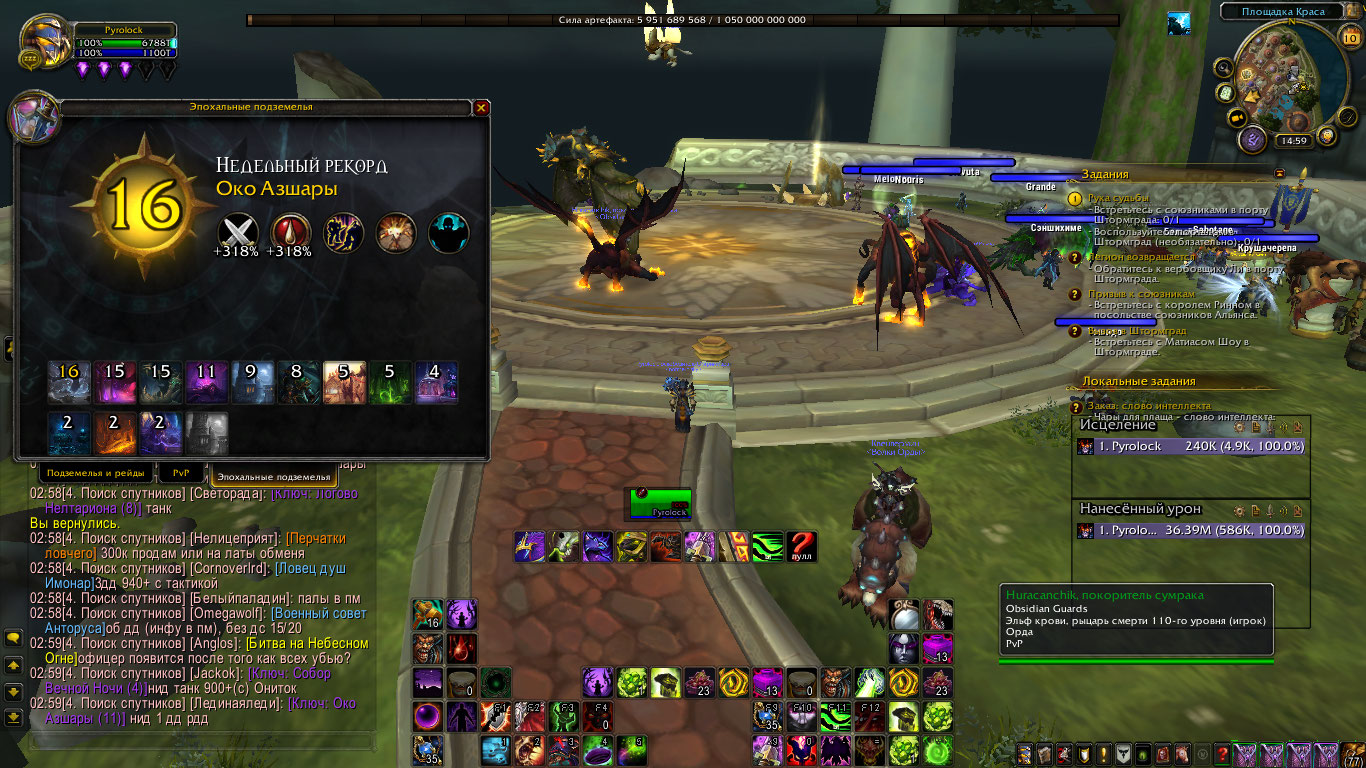Toggle the minimap tracking magnifier button

[1223, 67]
